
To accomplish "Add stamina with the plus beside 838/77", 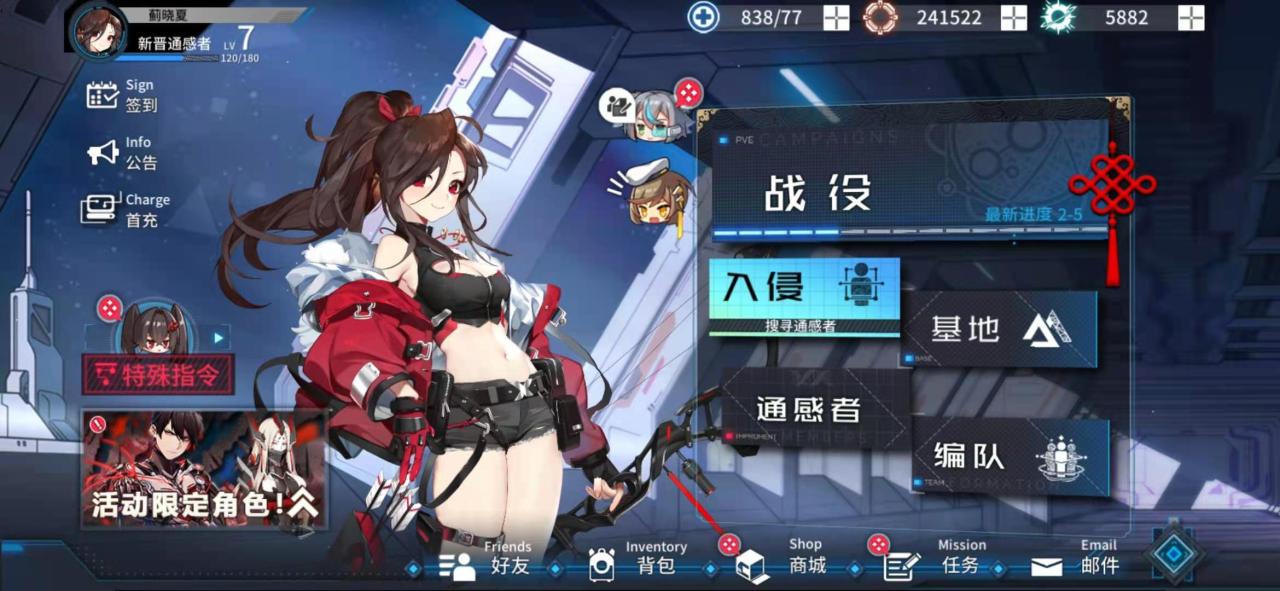I will tap(836, 18).
